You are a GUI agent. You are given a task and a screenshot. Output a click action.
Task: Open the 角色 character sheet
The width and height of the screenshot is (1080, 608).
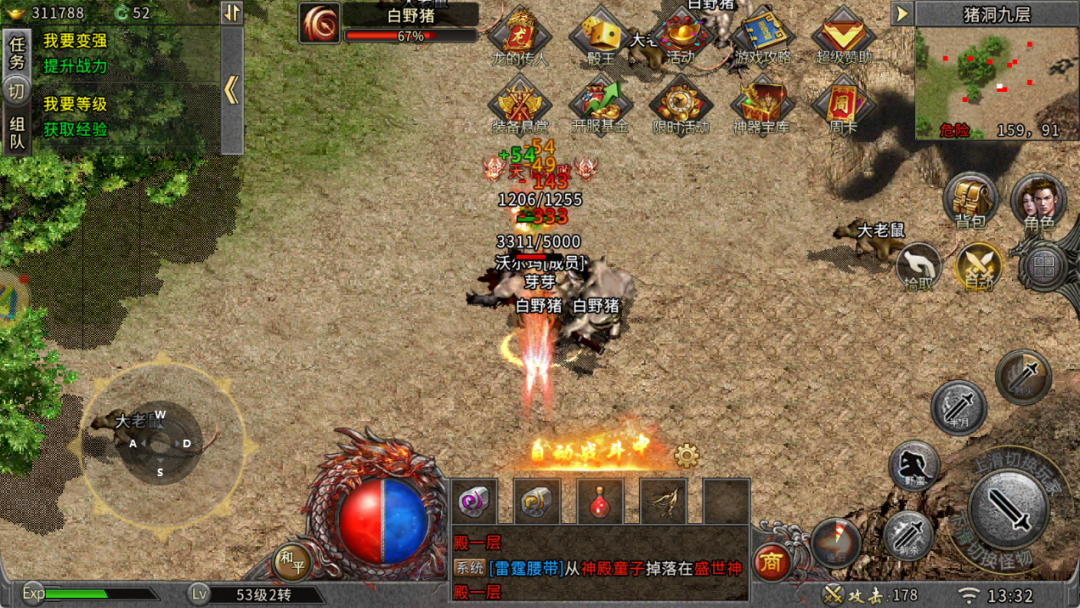pos(1037,201)
